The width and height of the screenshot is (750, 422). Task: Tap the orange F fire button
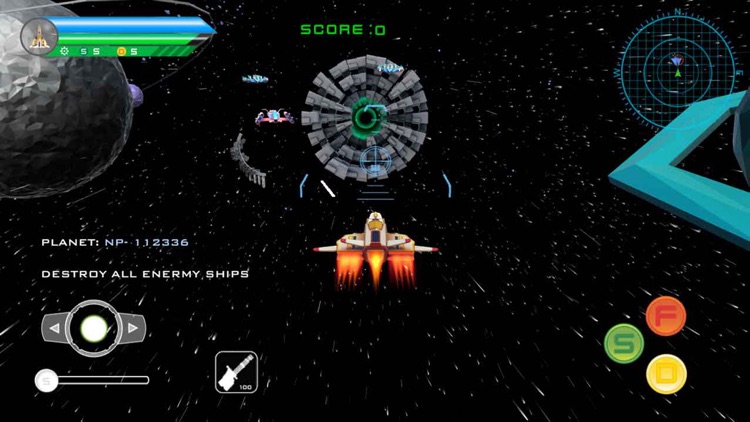tap(666, 315)
